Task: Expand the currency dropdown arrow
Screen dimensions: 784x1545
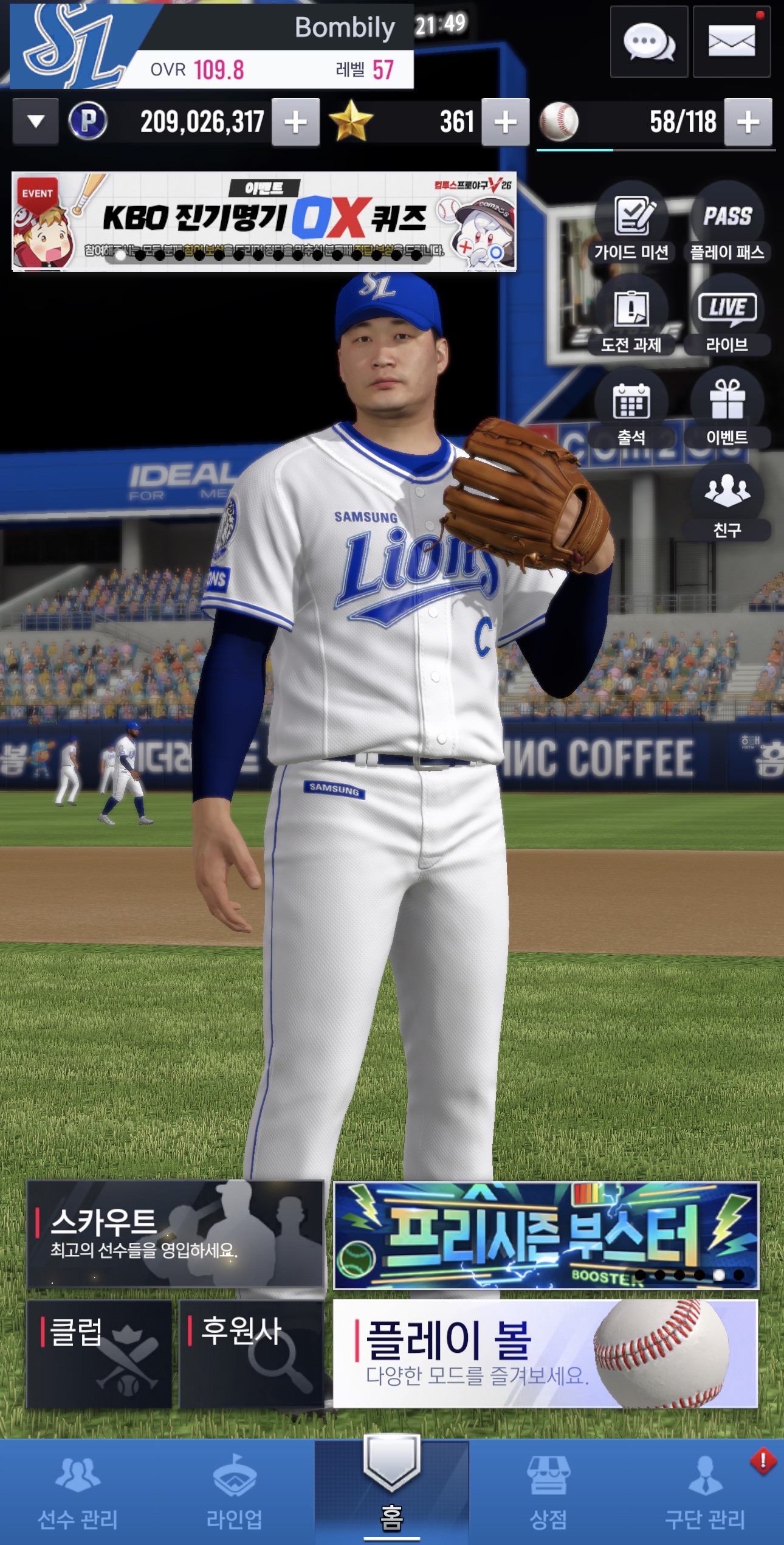Action: tap(36, 122)
